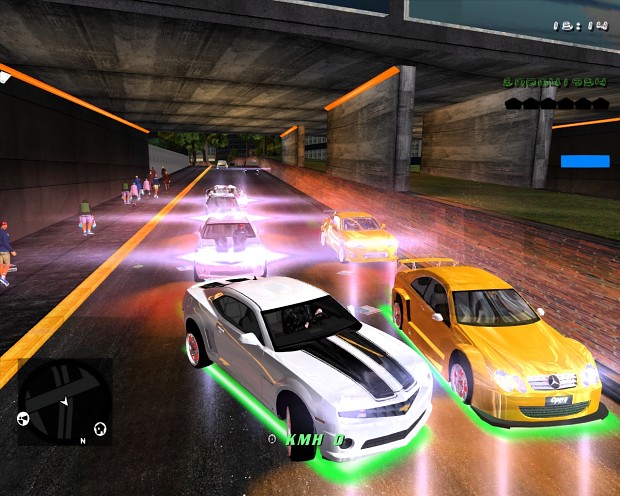Click the white player arrow on the radar
Screen dimensions: 620x496
pyautogui.click(x=64, y=402)
